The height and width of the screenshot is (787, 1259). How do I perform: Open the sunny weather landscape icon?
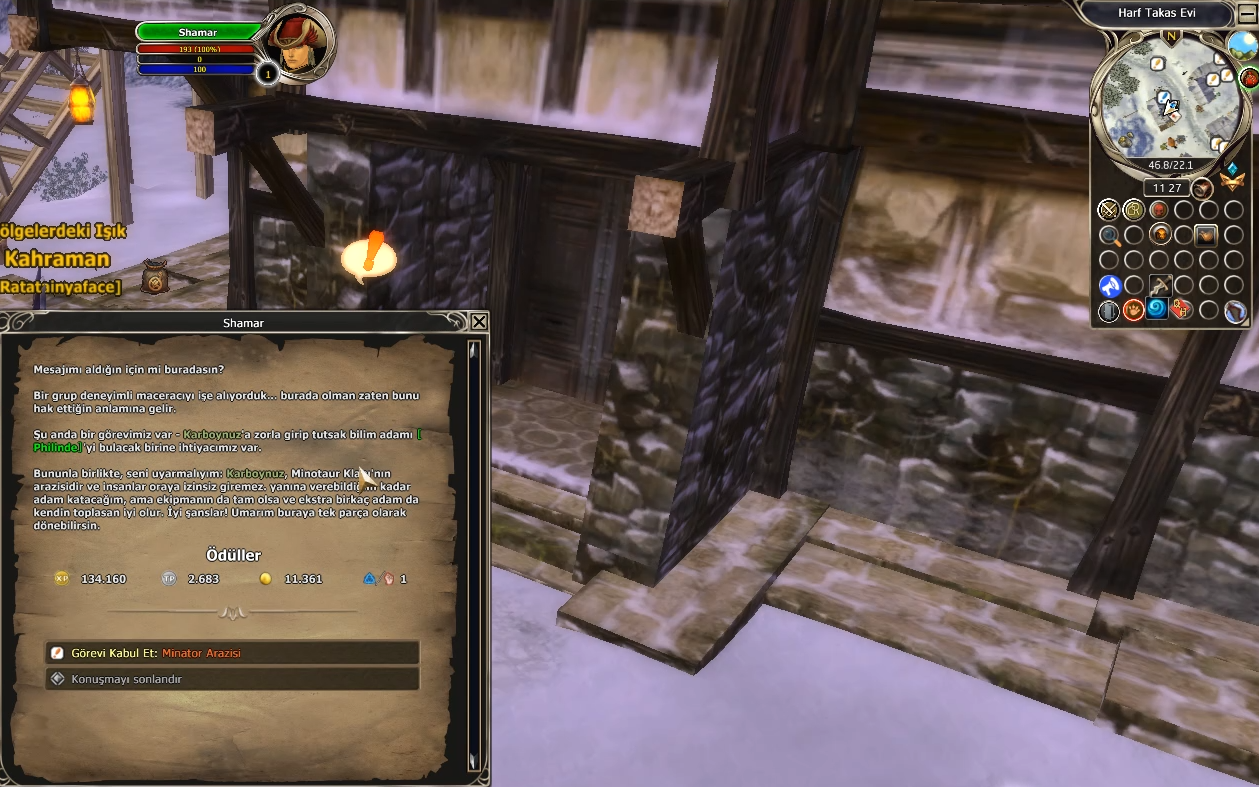pos(1242,45)
